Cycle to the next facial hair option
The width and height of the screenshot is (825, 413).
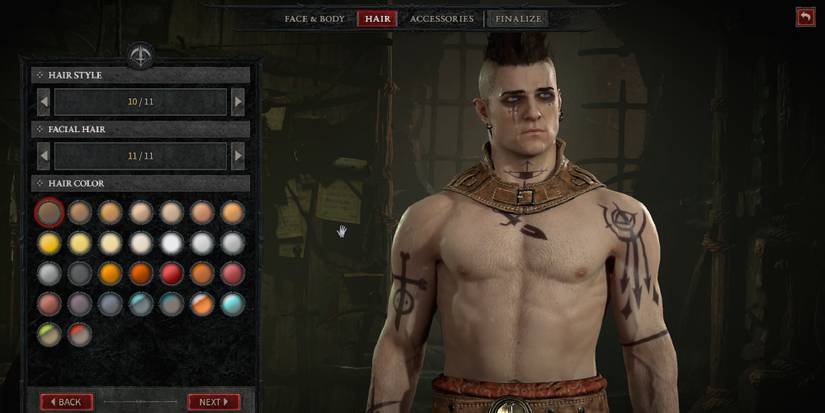(237, 156)
